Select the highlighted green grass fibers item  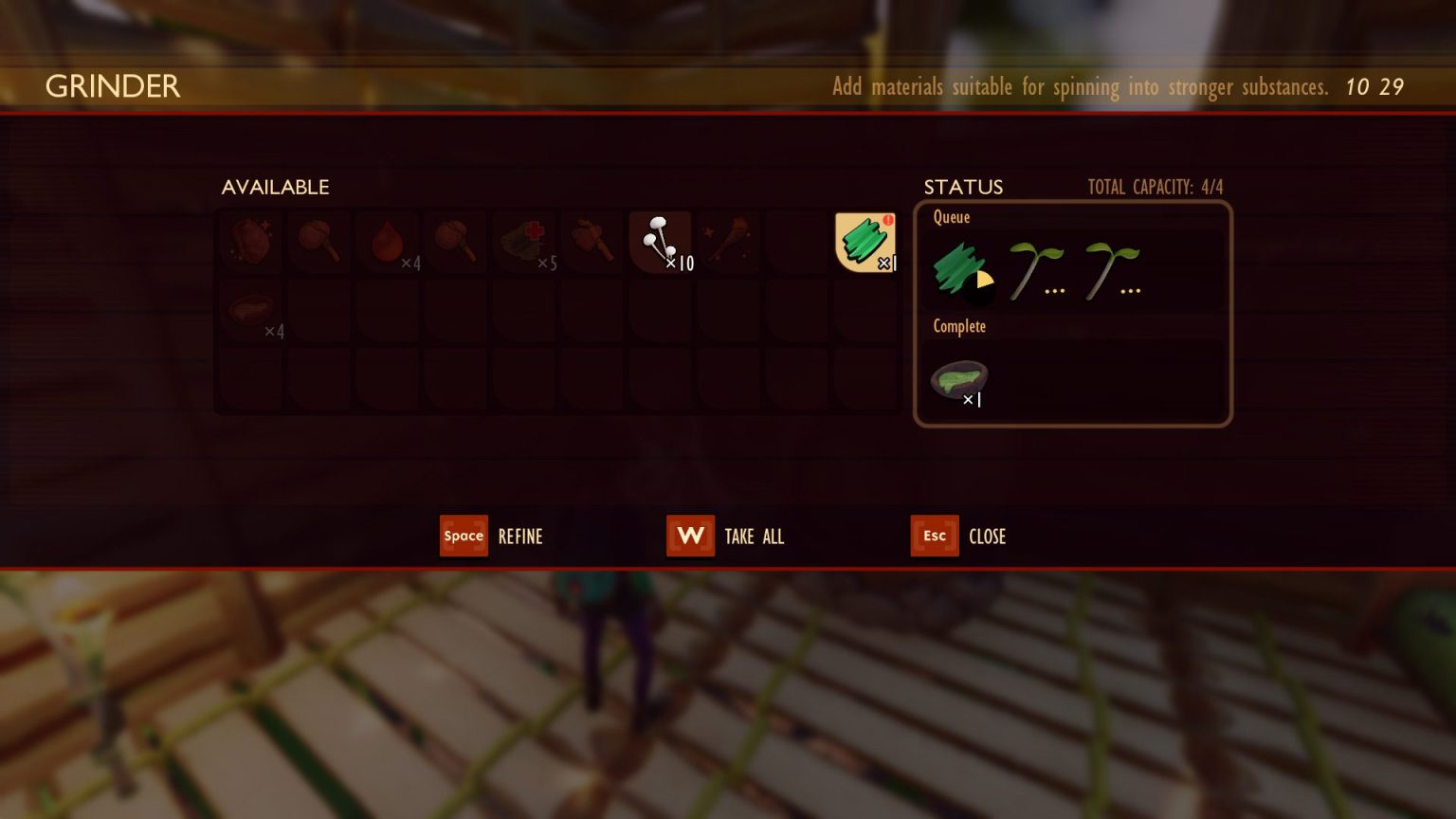pyautogui.click(x=864, y=242)
